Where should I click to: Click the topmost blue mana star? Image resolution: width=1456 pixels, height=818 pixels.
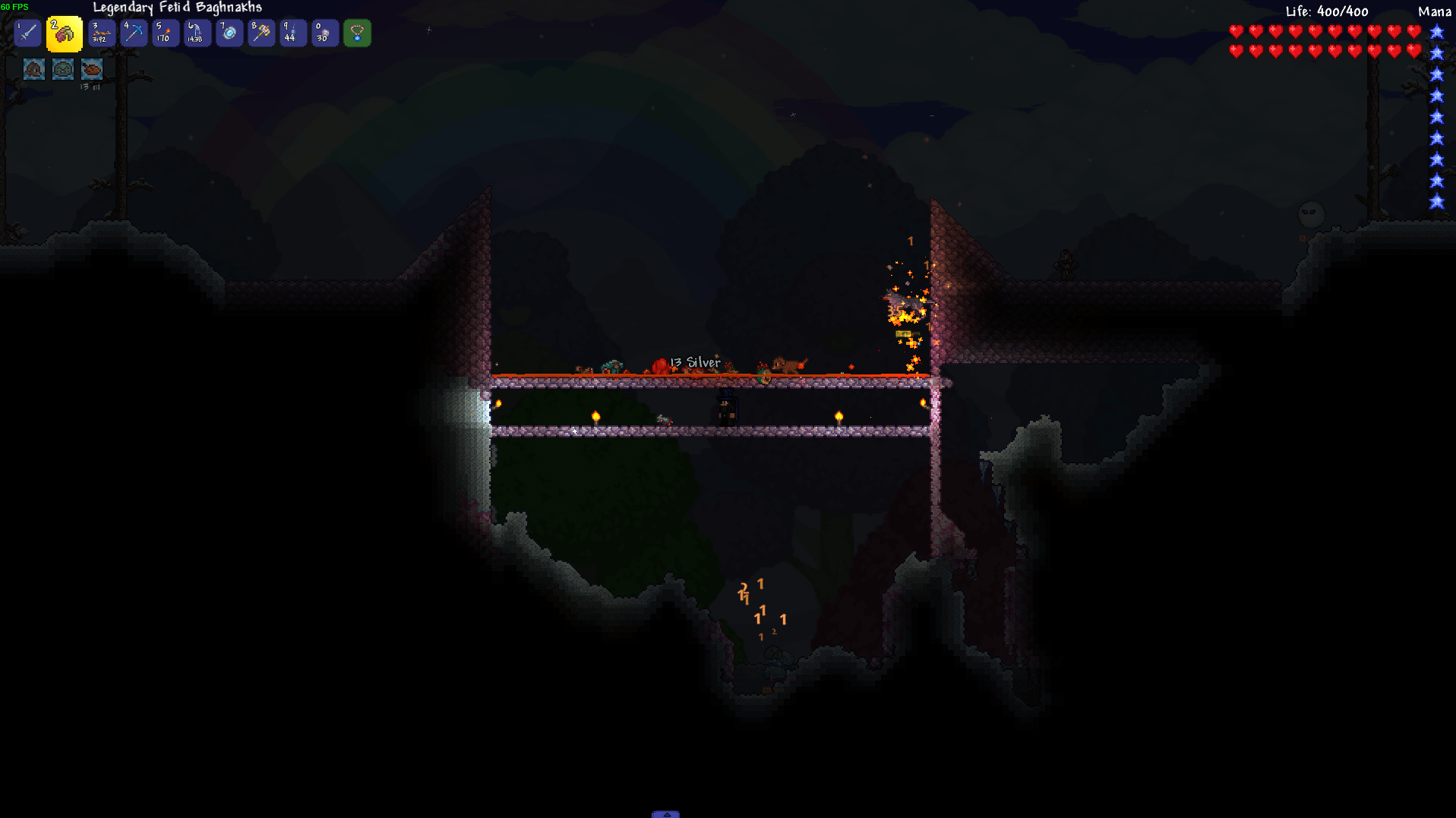click(1435, 32)
